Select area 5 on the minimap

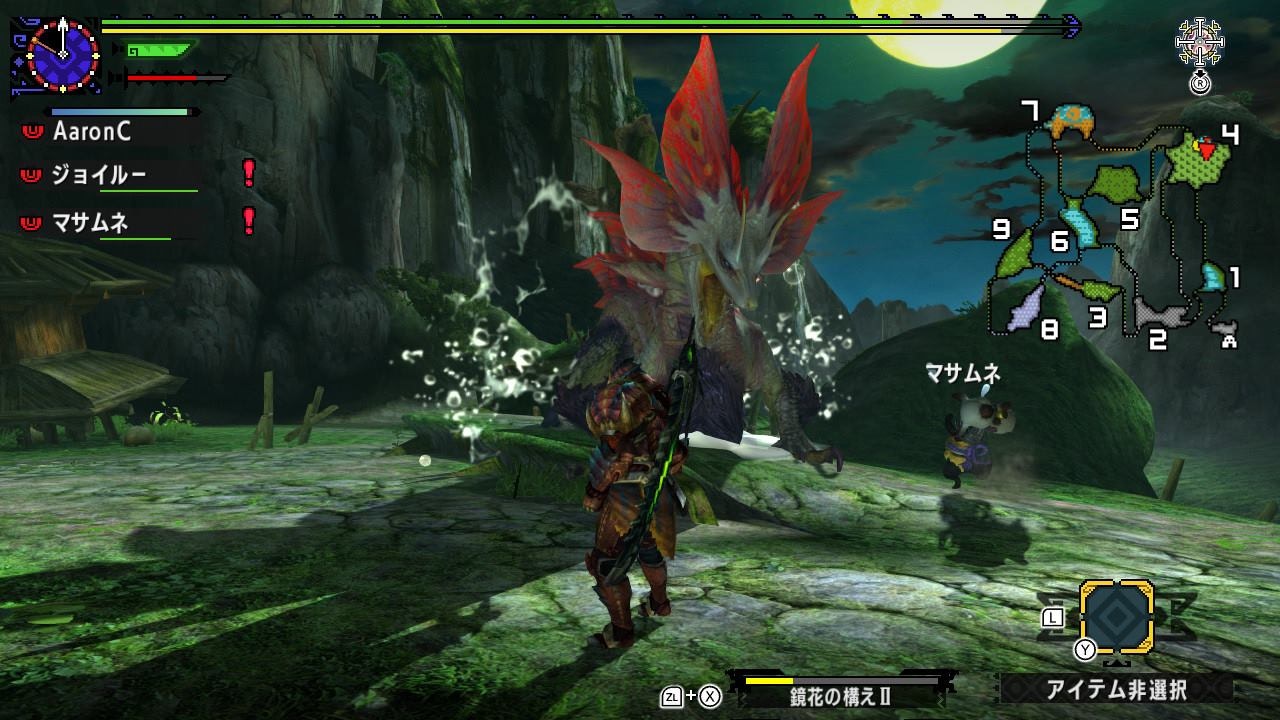pyautogui.click(x=1114, y=184)
